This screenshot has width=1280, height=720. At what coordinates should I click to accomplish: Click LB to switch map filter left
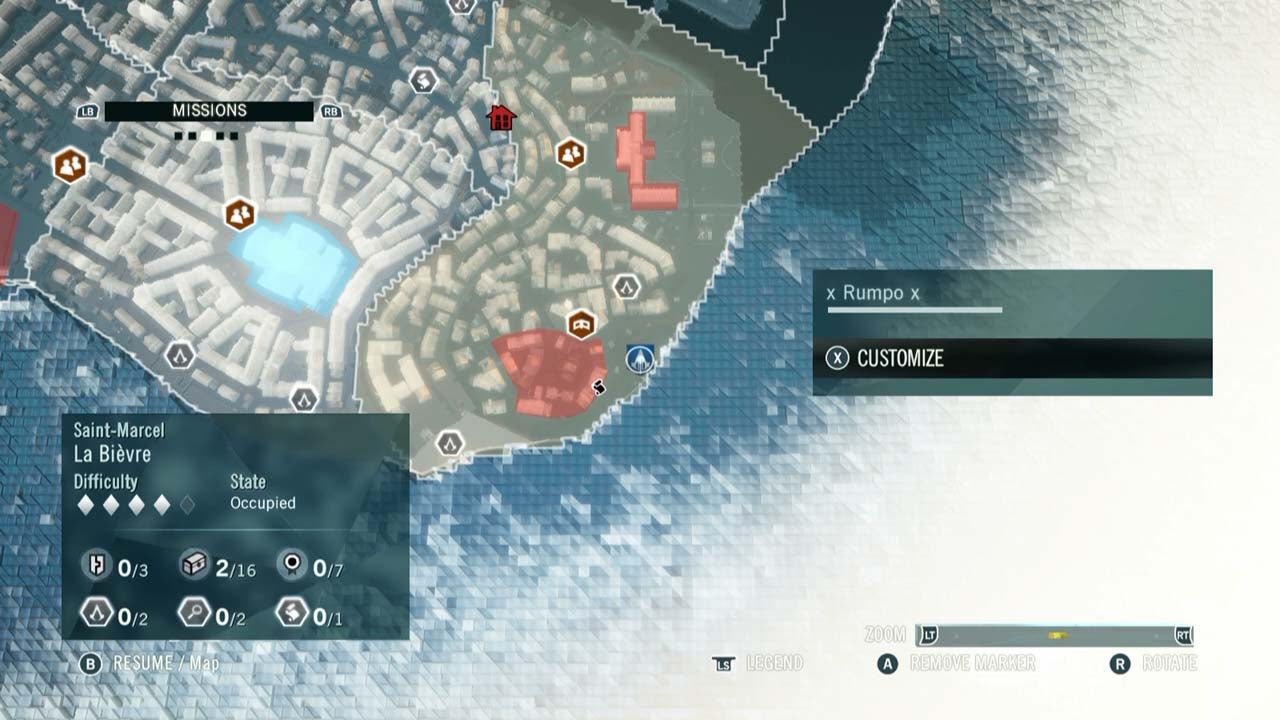86,110
